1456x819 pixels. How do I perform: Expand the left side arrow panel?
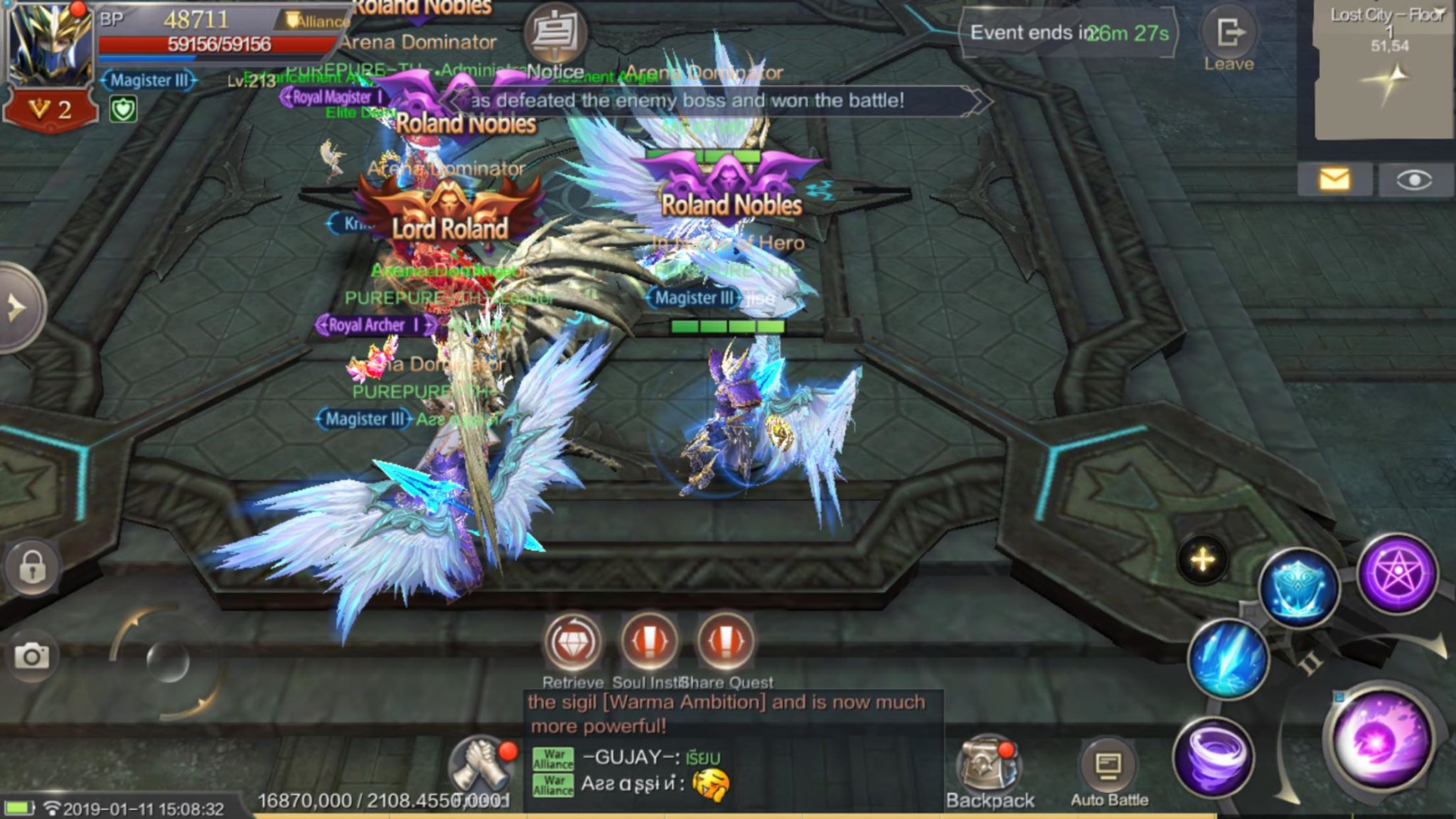(18, 308)
